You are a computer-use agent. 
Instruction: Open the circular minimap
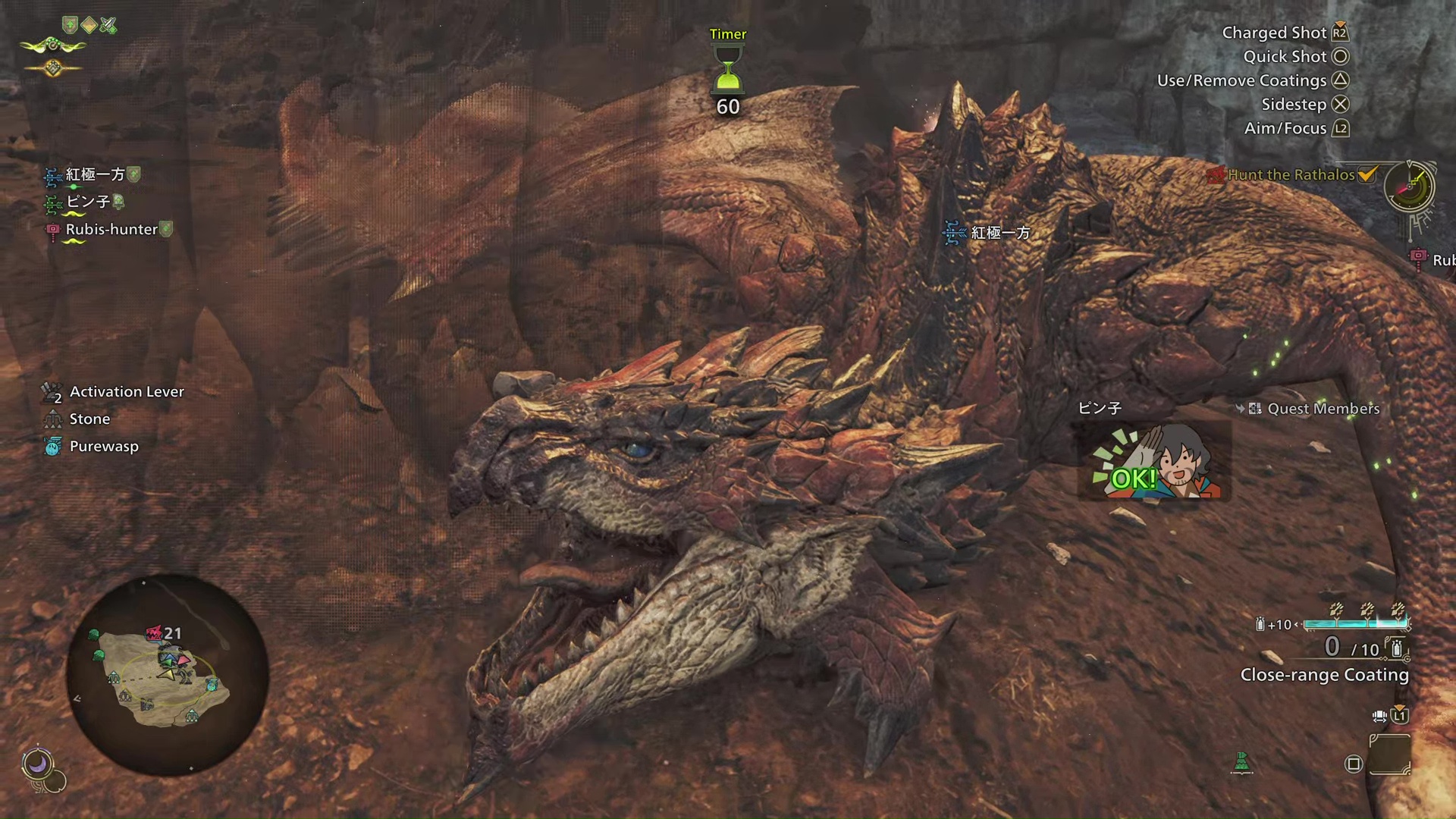click(167, 674)
